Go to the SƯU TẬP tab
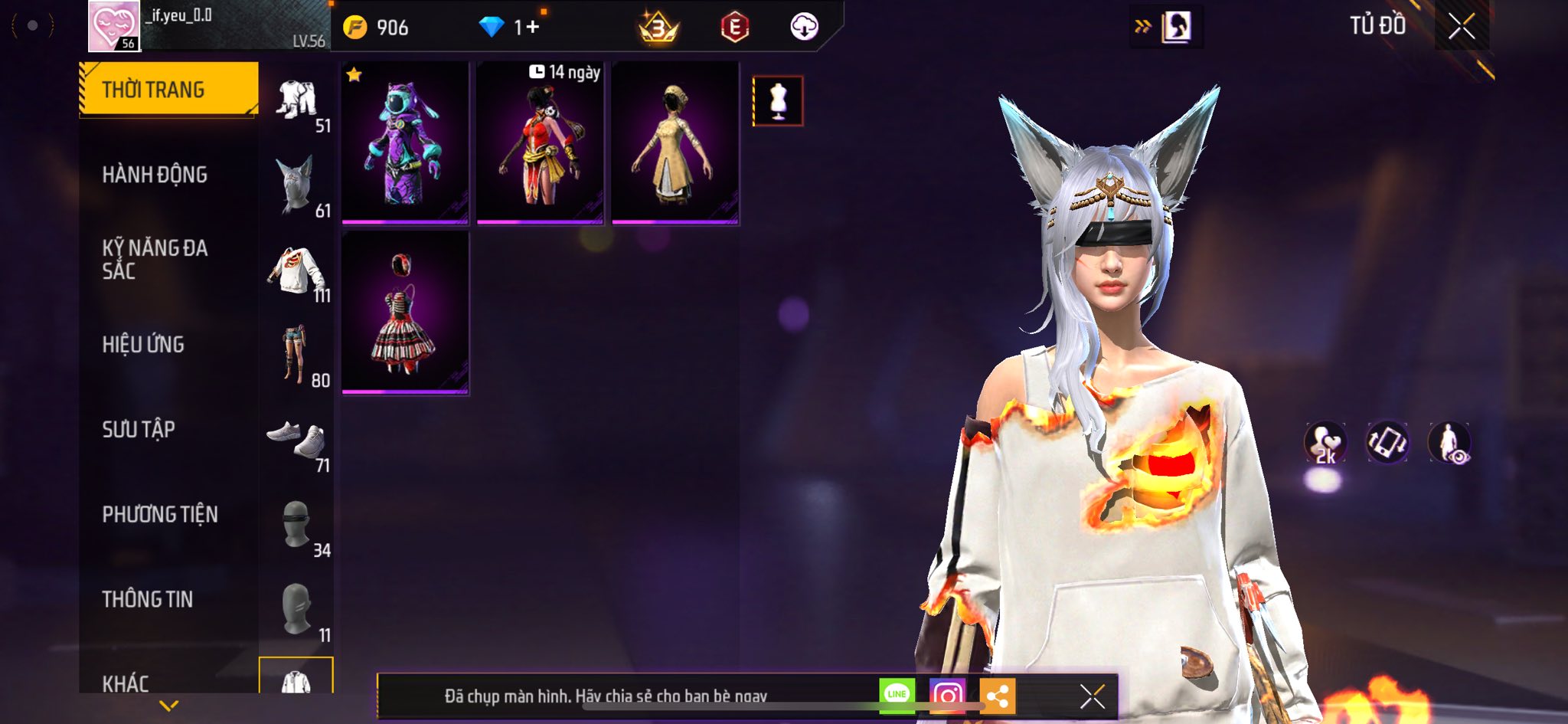Viewport: 1568px width, 724px height. [139, 430]
